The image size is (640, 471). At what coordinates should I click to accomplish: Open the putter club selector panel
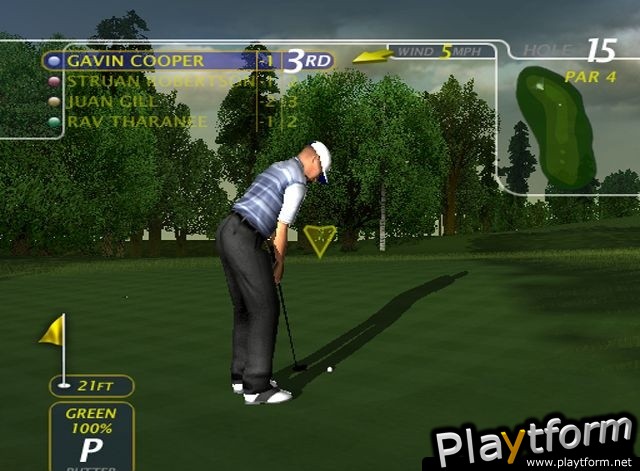pos(91,436)
